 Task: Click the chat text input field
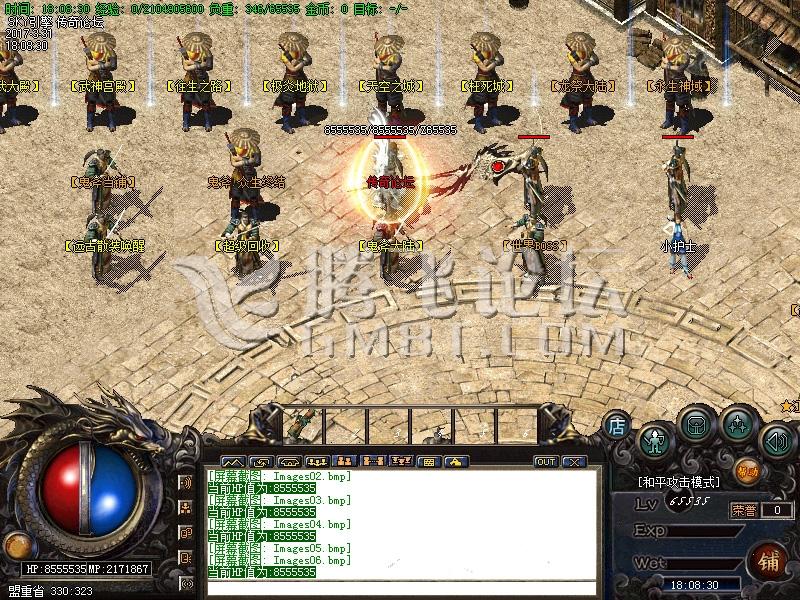[x=400, y=589]
